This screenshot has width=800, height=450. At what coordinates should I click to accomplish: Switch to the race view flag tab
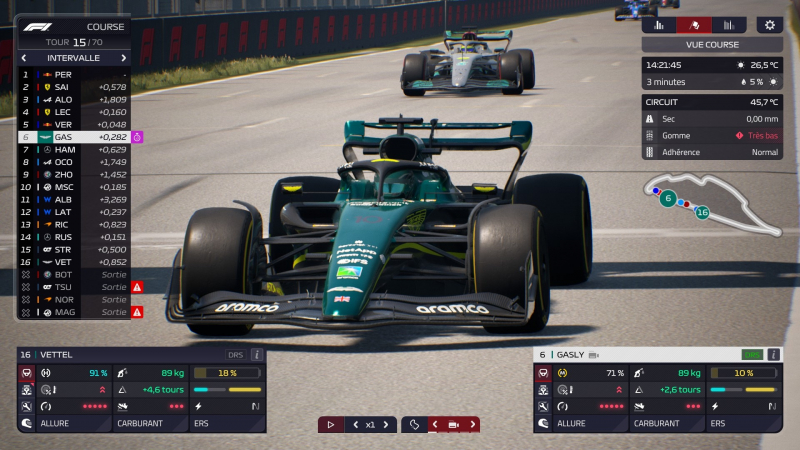pos(694,25)
